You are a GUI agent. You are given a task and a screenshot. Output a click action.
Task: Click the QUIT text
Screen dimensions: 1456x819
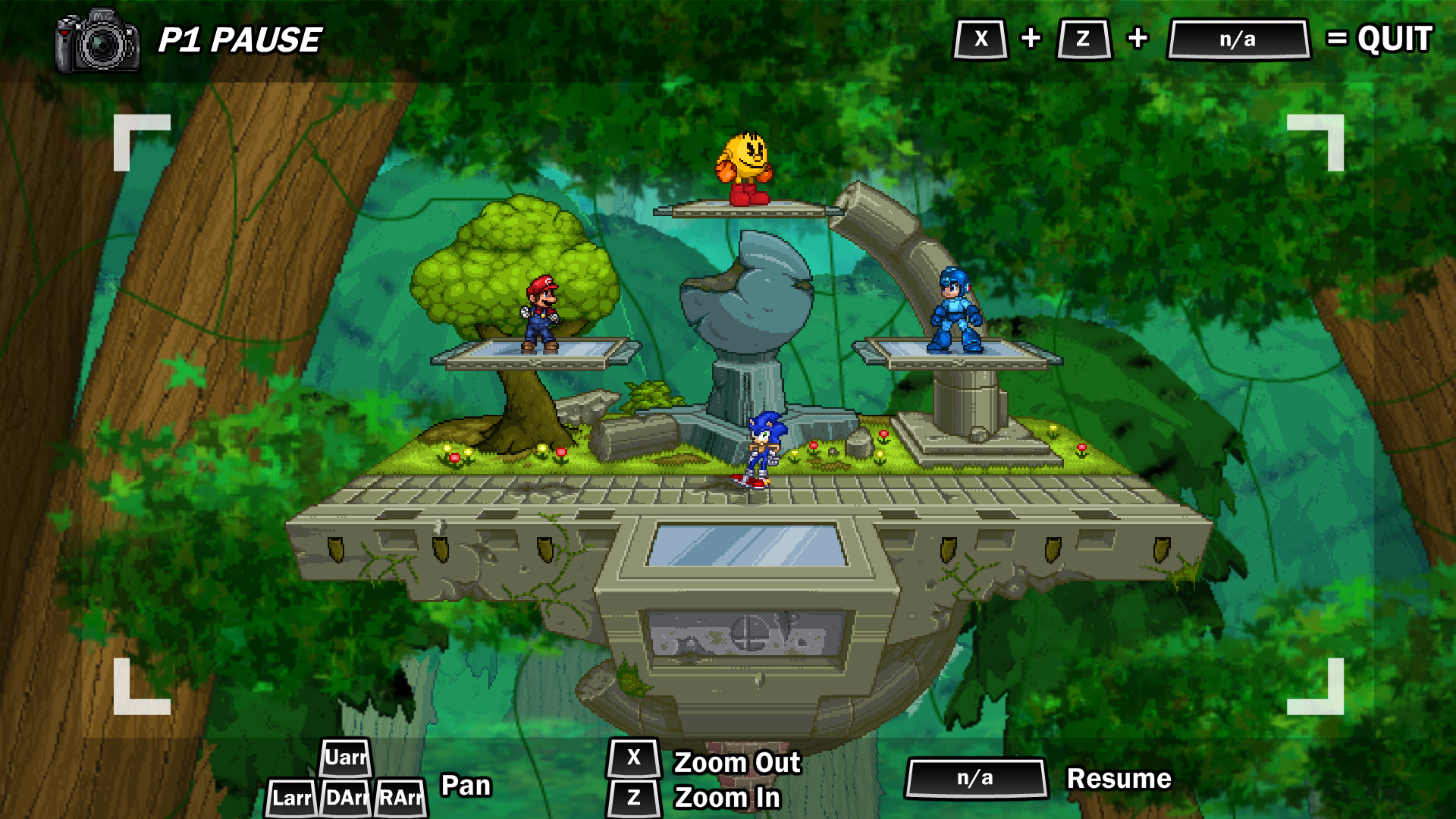(x=1395, y=39)
